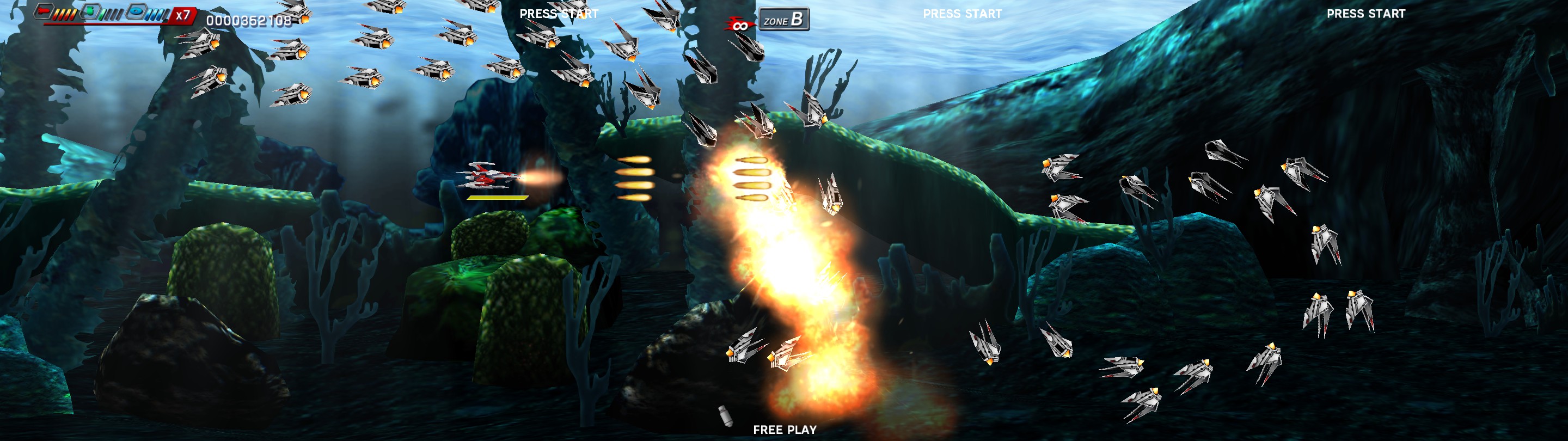Click the red missile gauge fill segments
The width and height of the screenshot is (1568, 441).
point(65,14)
